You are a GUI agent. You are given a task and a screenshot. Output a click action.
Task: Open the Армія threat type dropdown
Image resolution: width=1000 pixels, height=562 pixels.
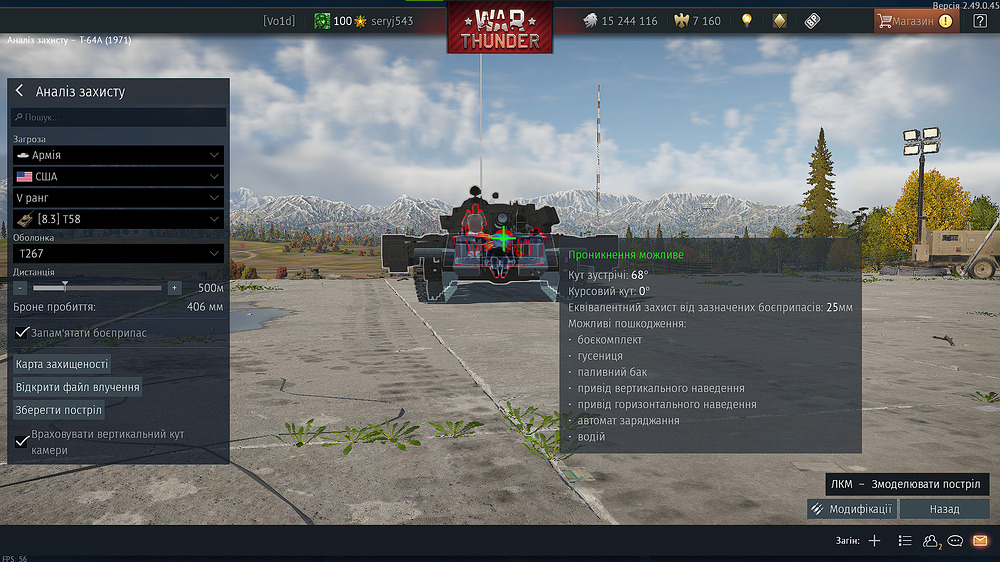pos(118,155)
